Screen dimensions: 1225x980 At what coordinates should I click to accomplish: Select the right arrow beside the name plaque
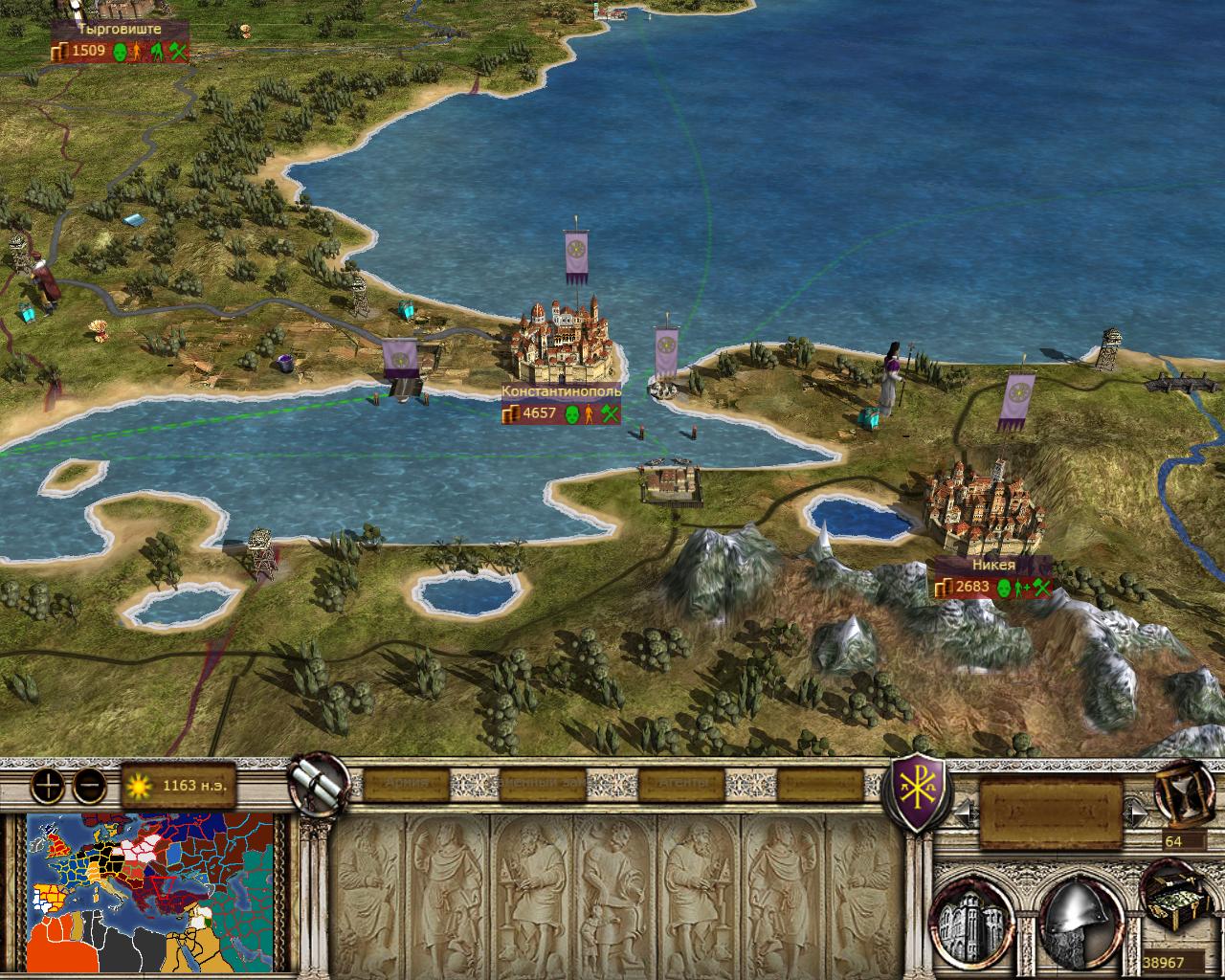click(x=1137, y=813)
